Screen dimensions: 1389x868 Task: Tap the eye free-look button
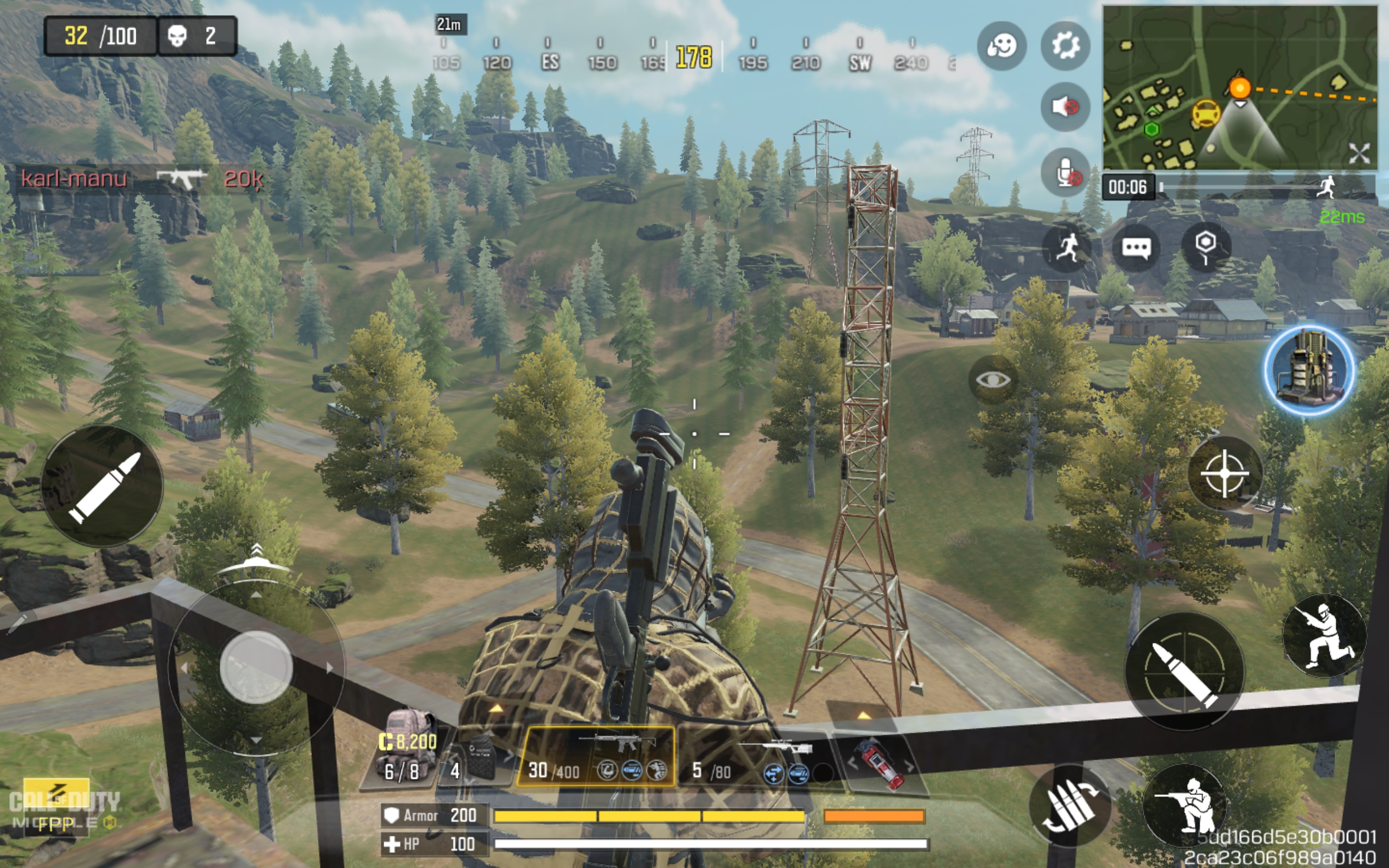[x=993, y=379]
